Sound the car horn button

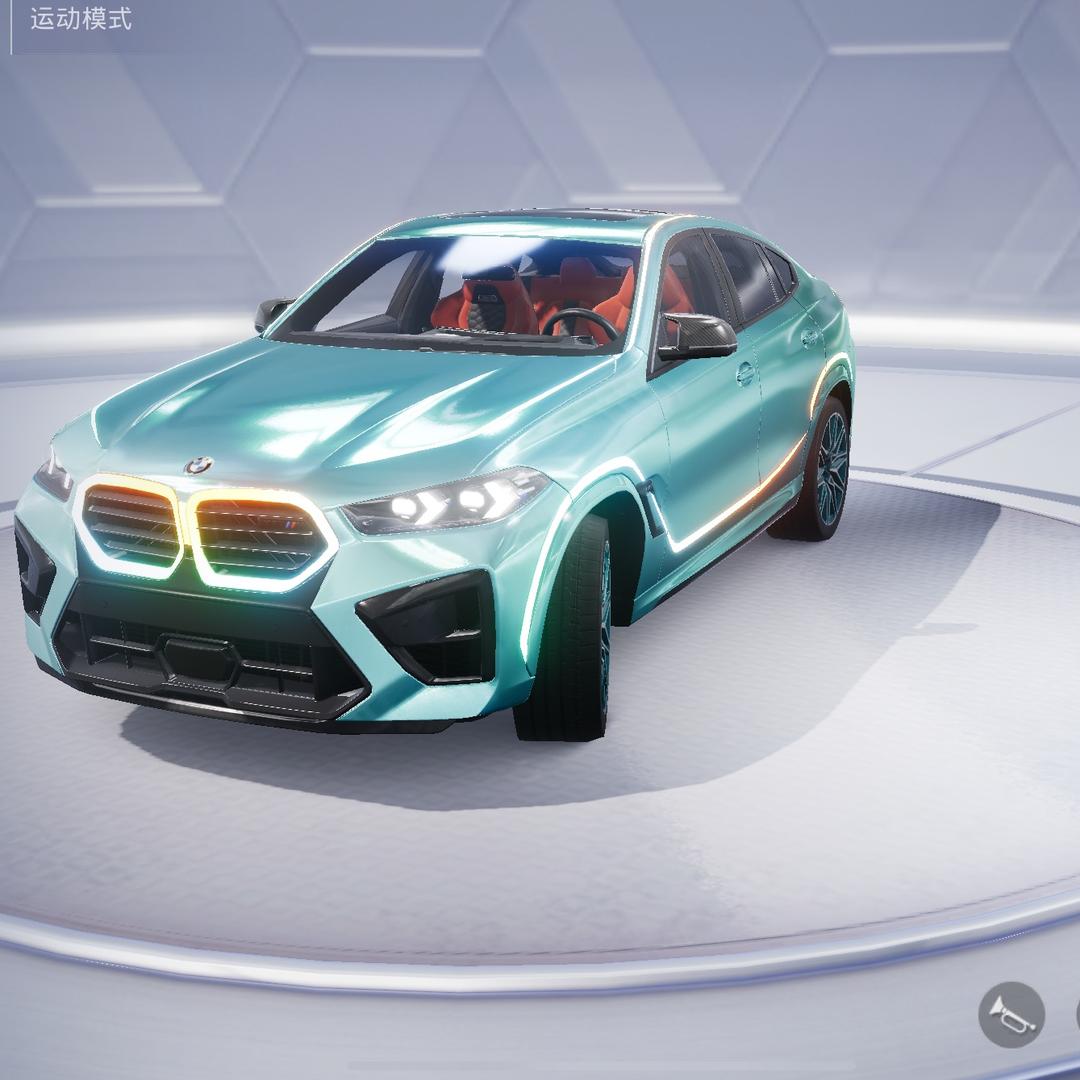(x=1010, y=1015)
